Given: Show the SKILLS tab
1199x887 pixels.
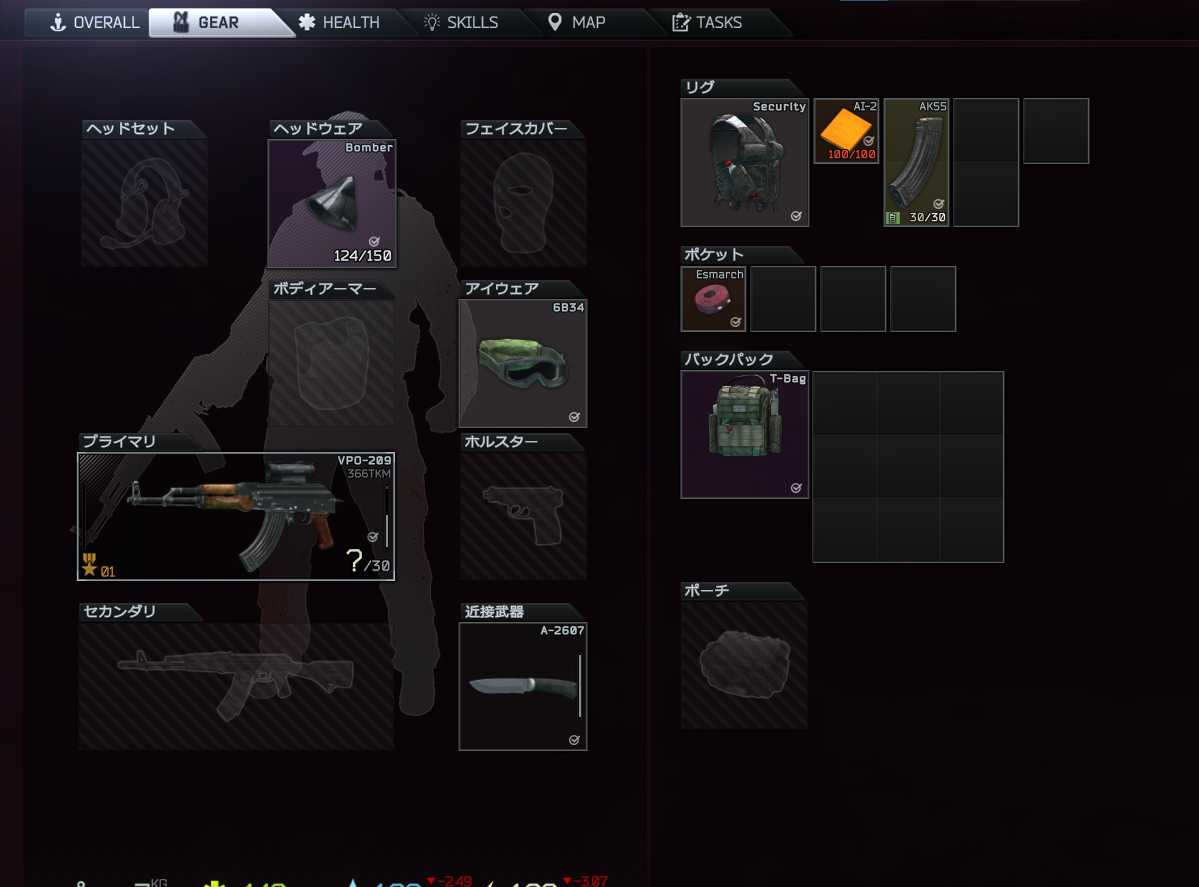Looking at the screenshot, I should click(x=461, y=22).
